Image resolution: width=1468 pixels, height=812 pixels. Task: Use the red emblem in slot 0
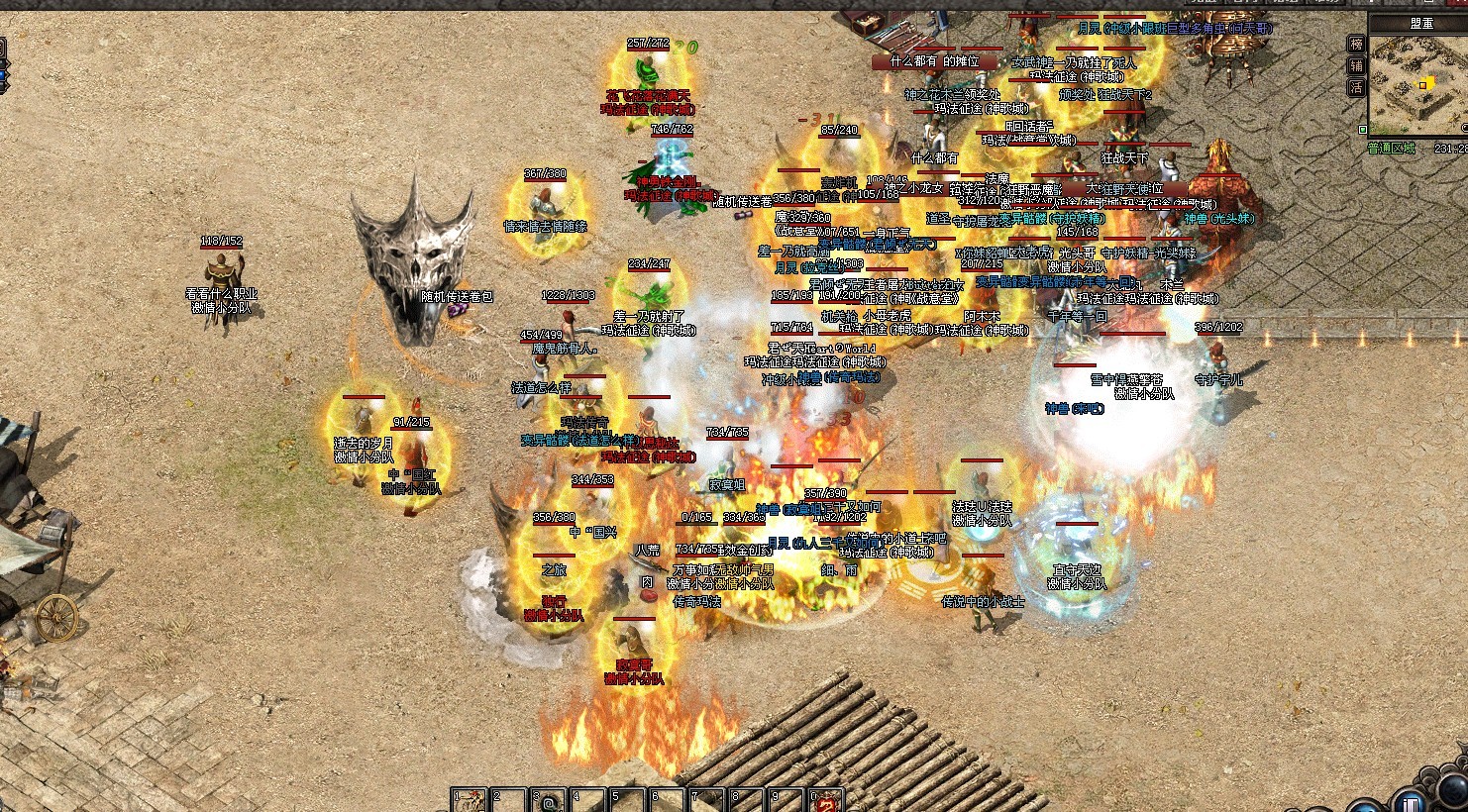tap(828, 800)
